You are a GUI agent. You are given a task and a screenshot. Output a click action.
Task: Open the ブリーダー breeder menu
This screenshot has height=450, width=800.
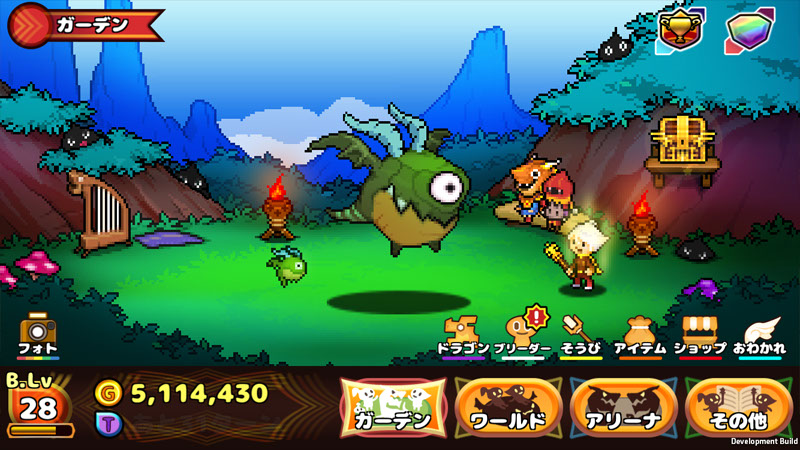(522, 334)
